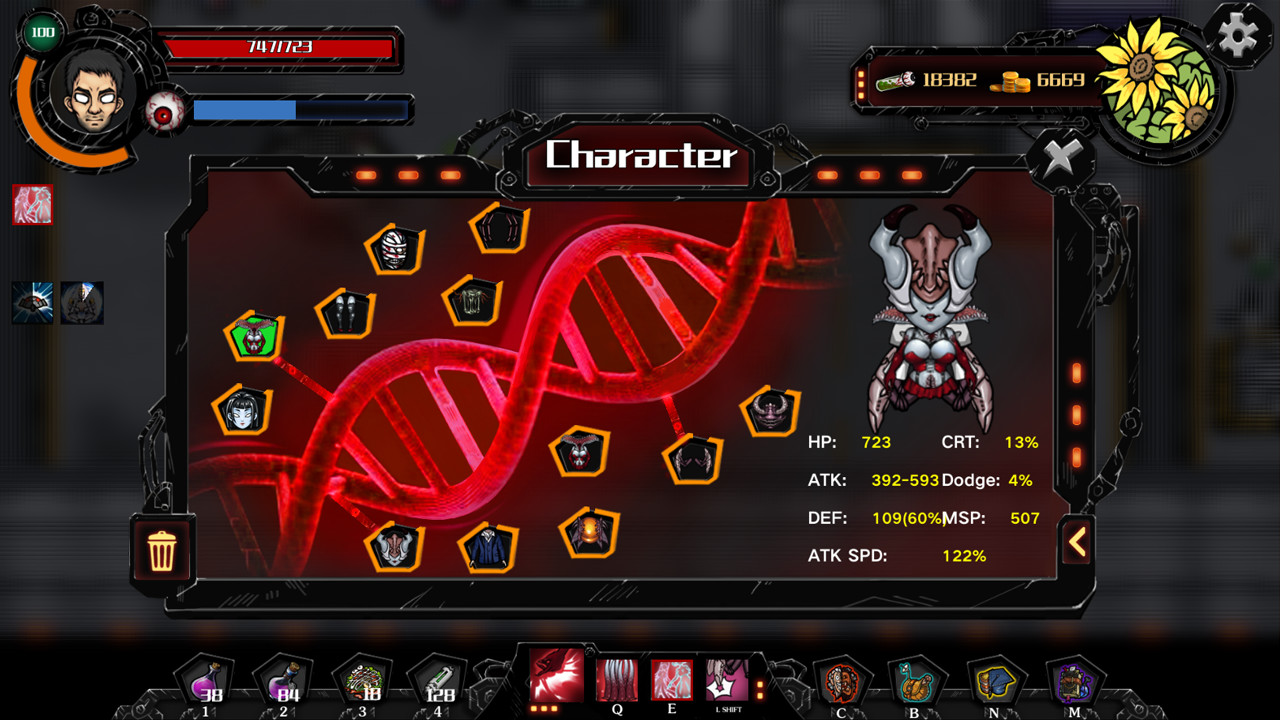
Task: Collapse the panel with the orange chevron
Action: pyautogui.click(x=1077, y=540)
